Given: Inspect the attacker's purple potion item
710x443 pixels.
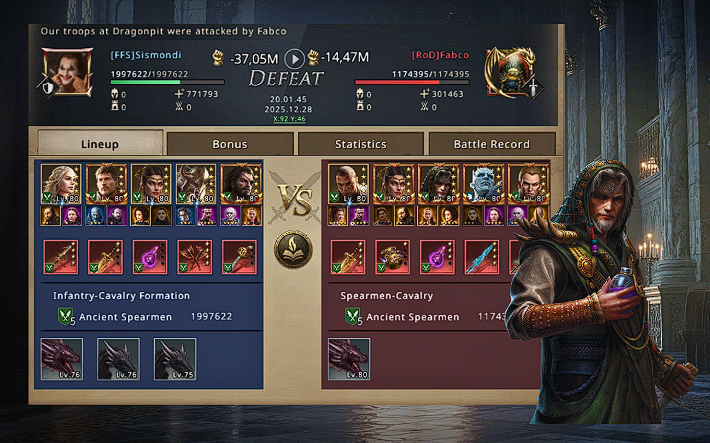Looking at the screenshot, I should coord(149,257).
